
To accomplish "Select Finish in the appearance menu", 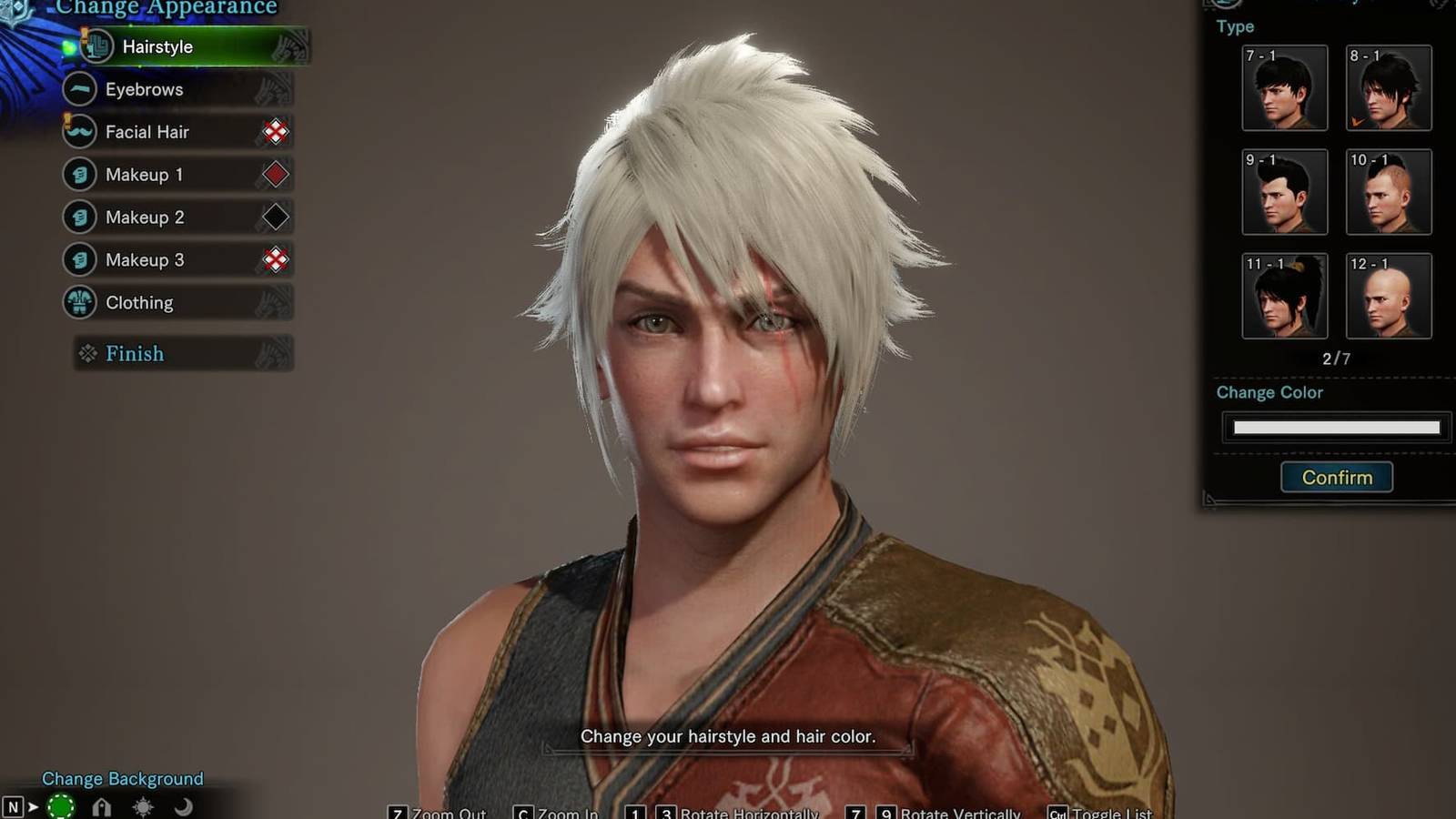I will coord(135,354).
